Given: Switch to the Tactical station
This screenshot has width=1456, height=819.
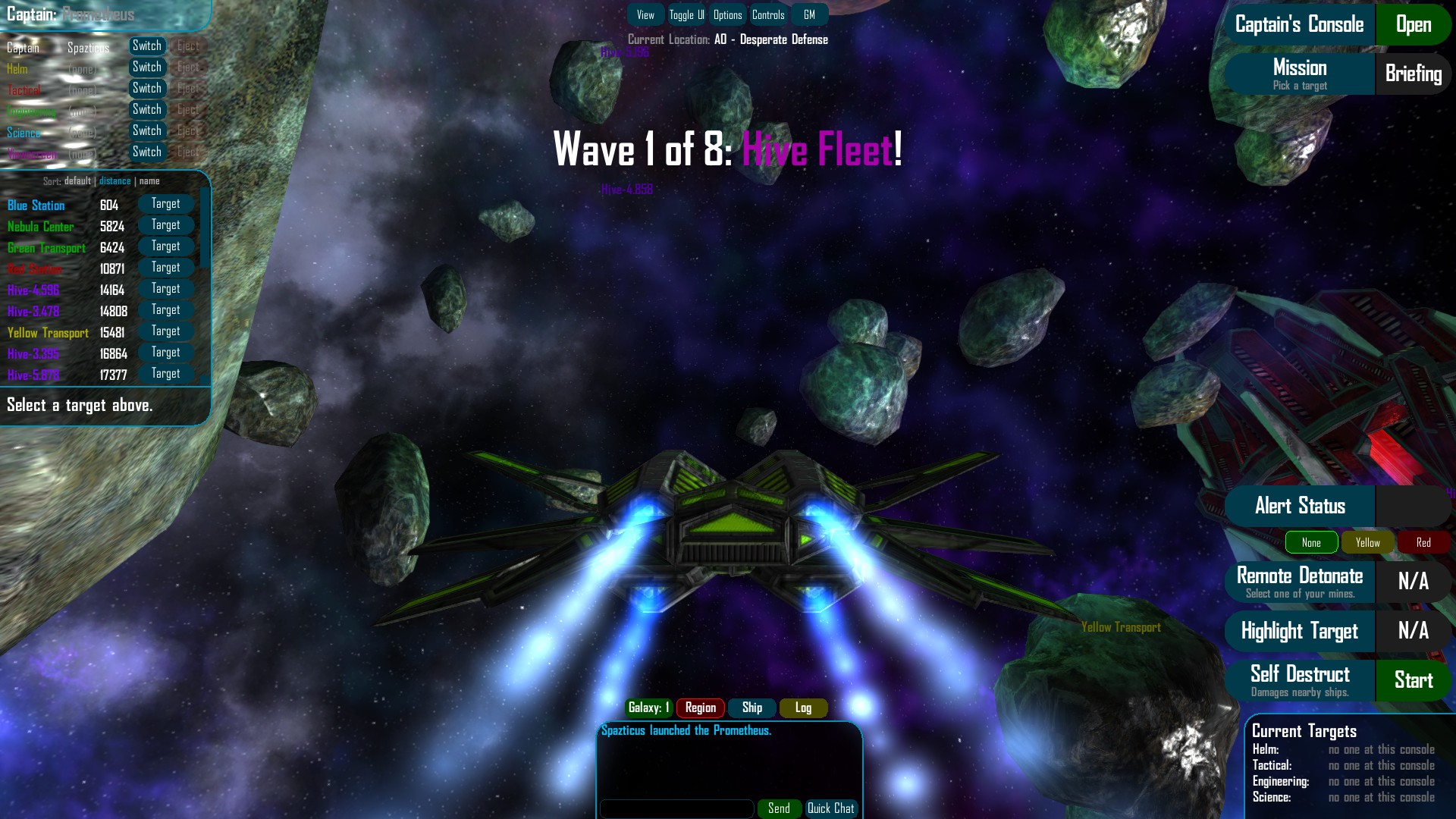Looking at the screenshot, I should coord(147,88).
